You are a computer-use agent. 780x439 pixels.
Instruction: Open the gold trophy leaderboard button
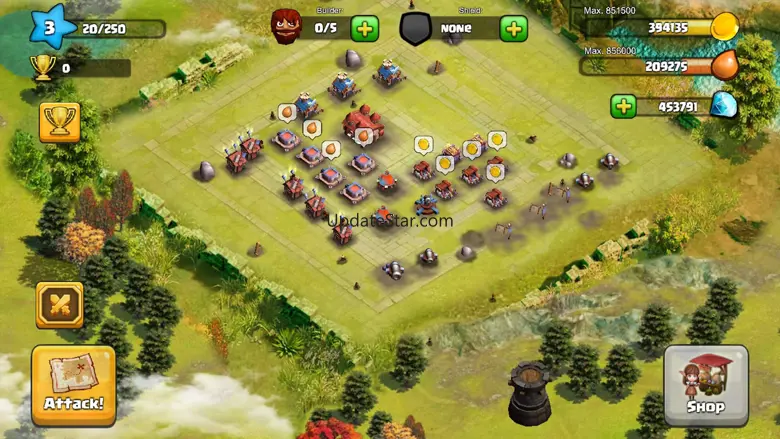click(59, 122)
